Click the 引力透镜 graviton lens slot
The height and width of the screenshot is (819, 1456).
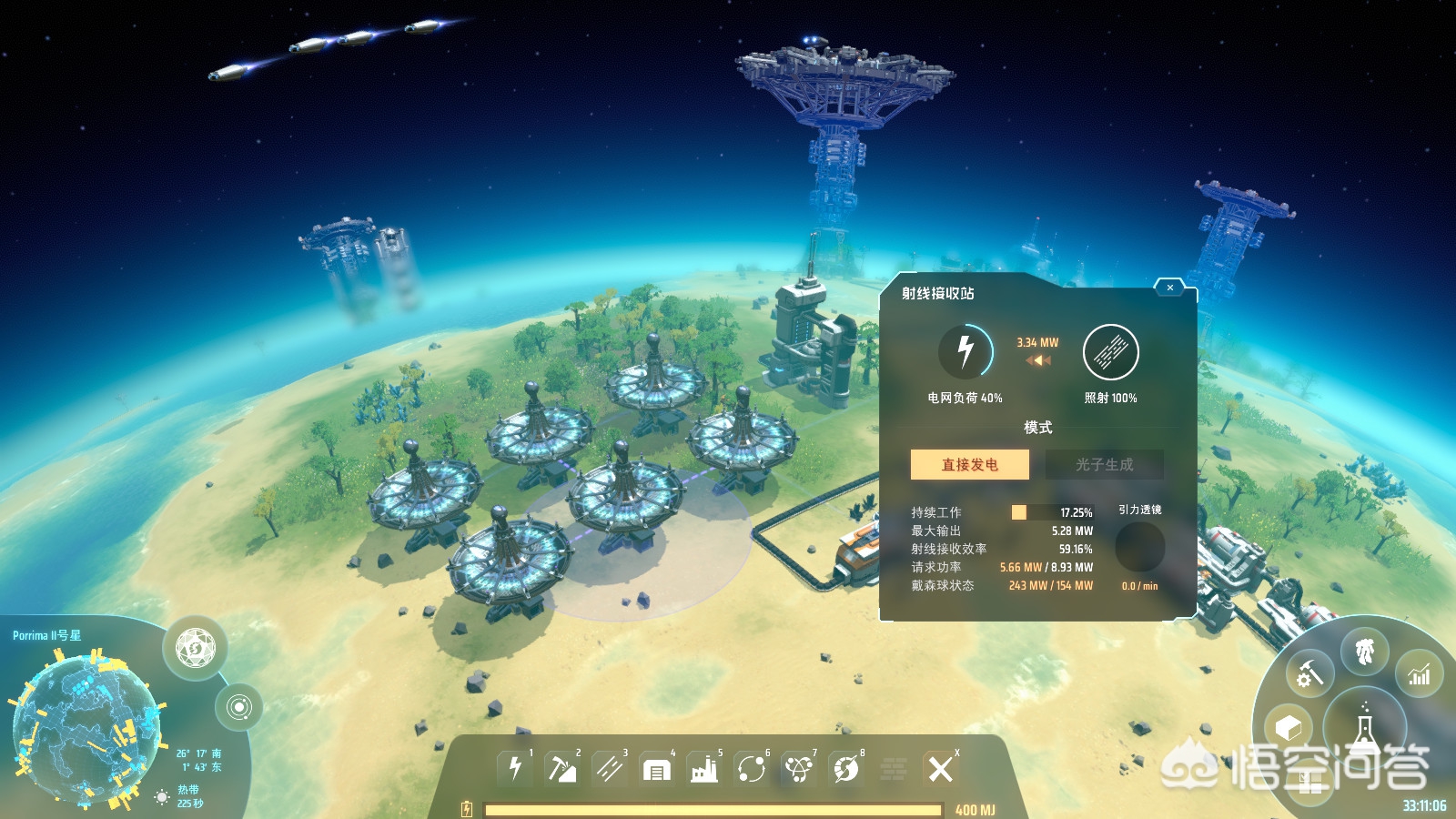click(x=1139, y=547)
